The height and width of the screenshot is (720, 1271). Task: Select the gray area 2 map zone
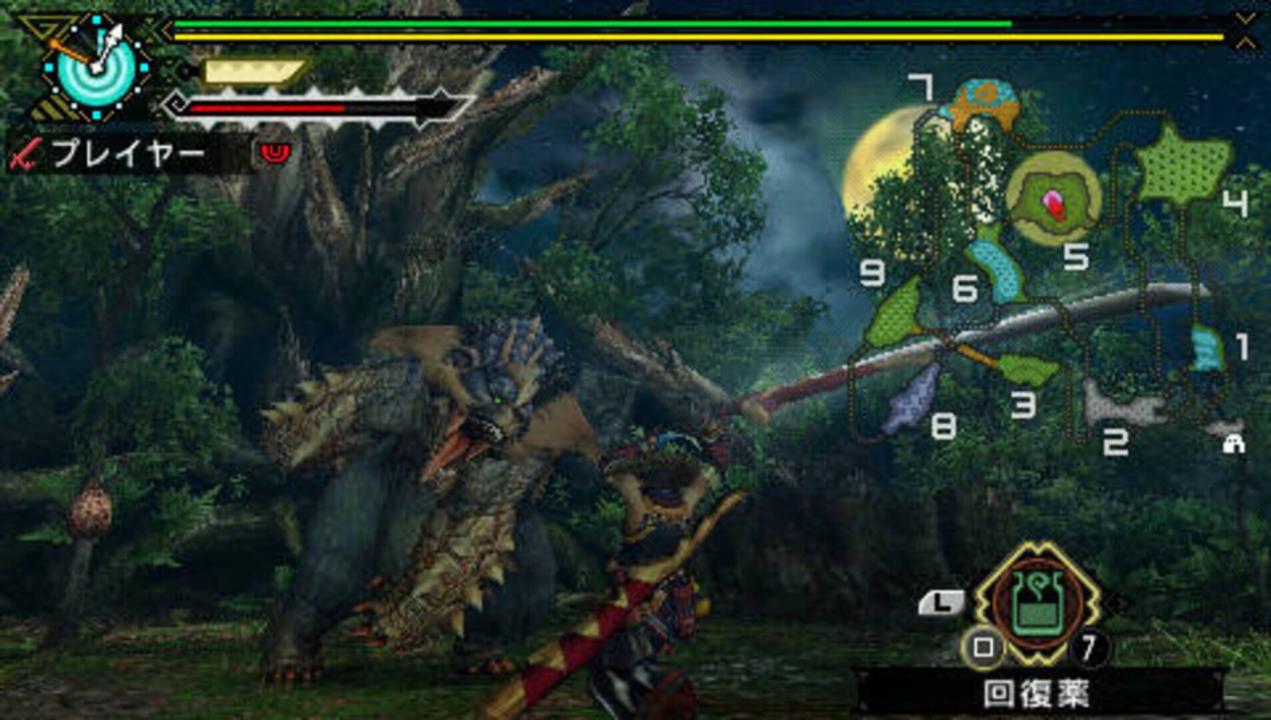pyautogui.click(x=1121, y=403)
